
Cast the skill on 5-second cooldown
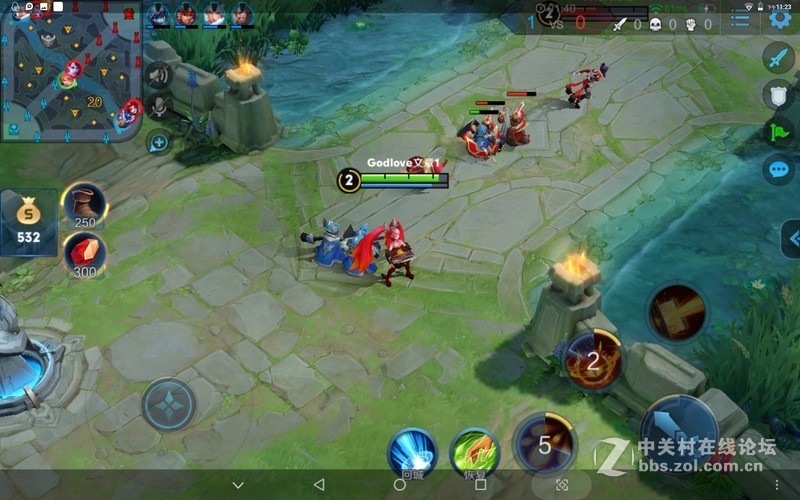tap(544, 444)
